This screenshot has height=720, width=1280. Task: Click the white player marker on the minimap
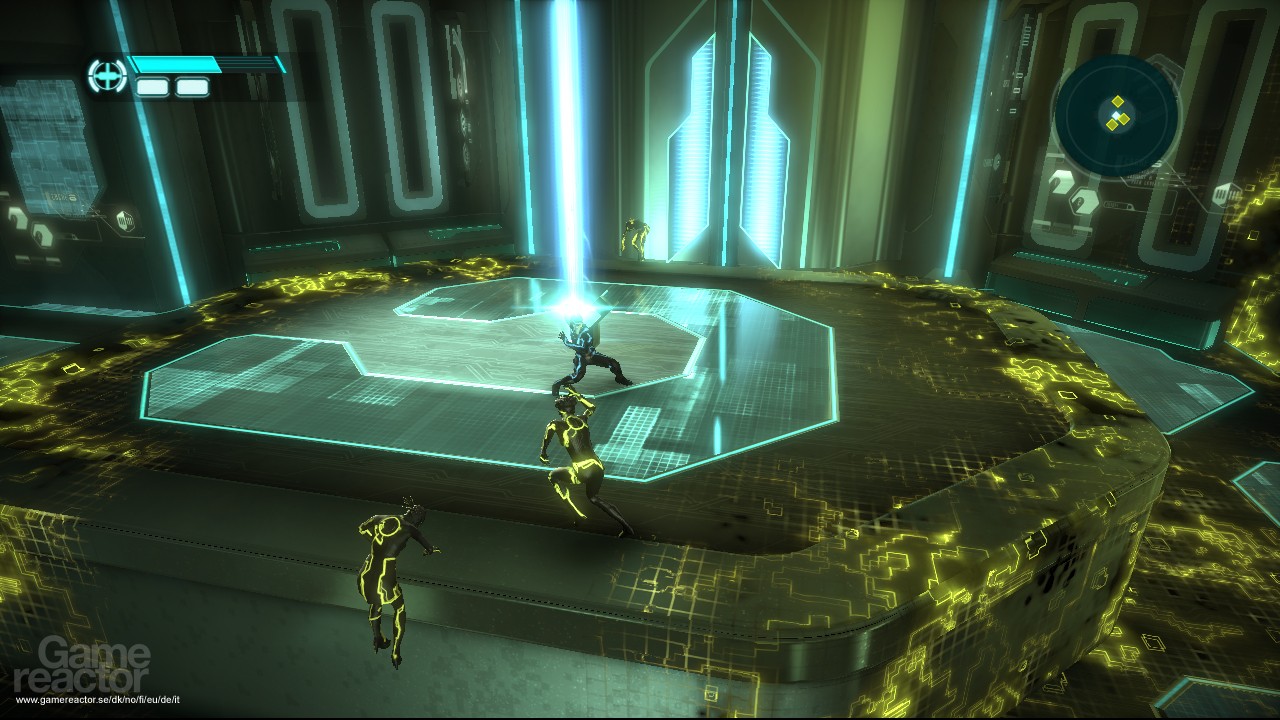(1117, 114)
